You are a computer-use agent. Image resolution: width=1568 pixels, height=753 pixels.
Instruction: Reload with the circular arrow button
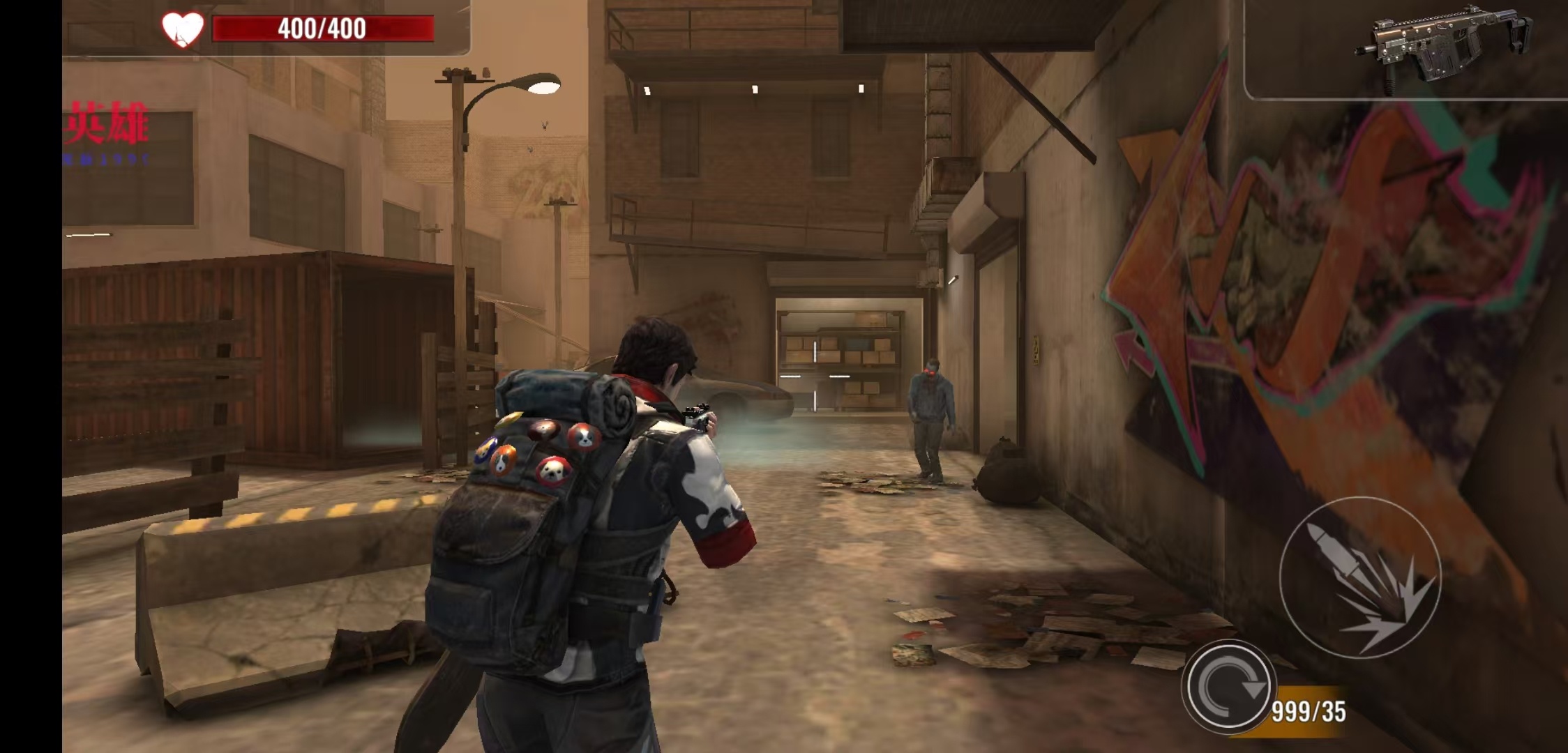(1228, 687)
